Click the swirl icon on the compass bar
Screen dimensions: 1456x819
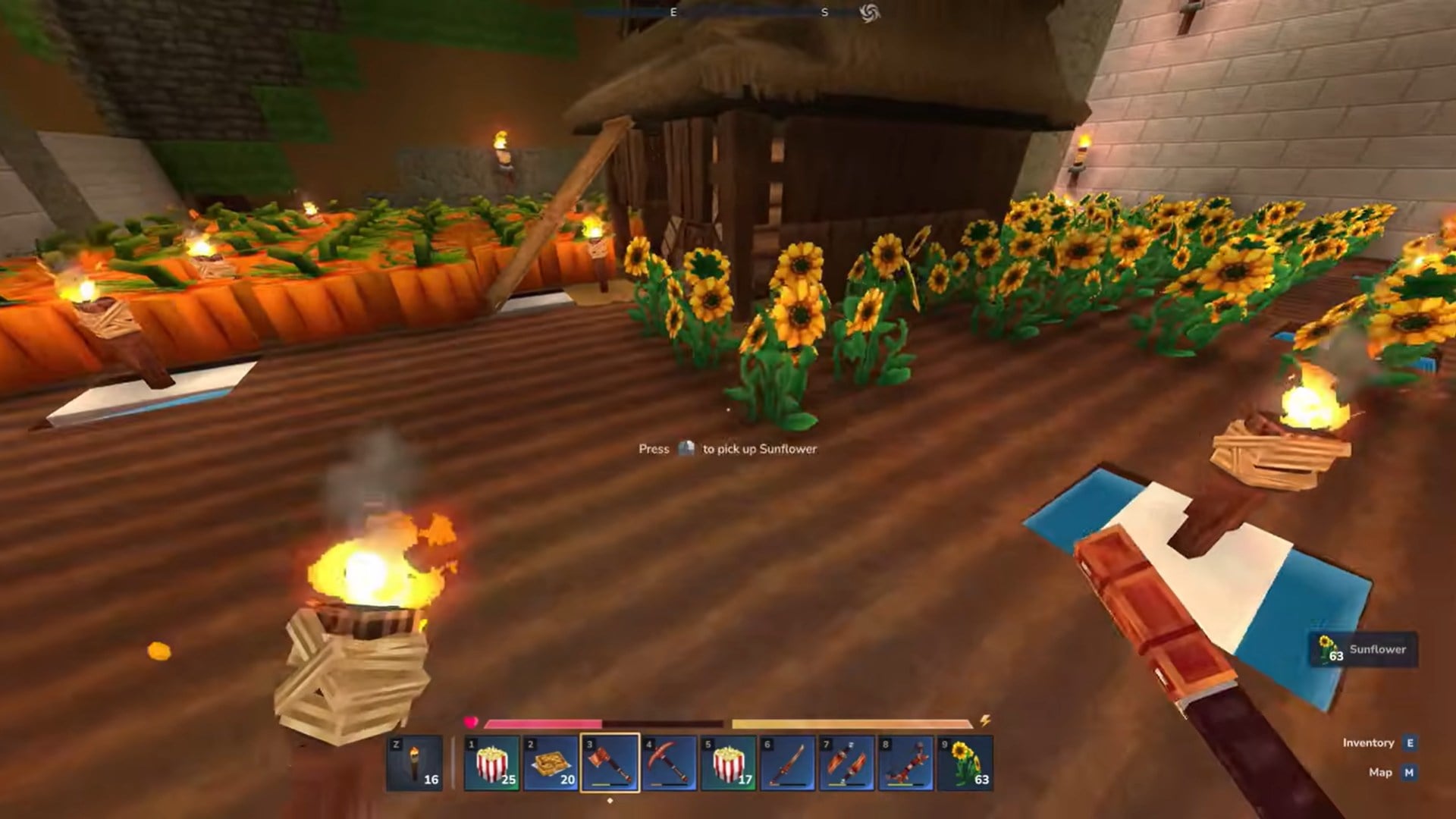coord(874,14)
